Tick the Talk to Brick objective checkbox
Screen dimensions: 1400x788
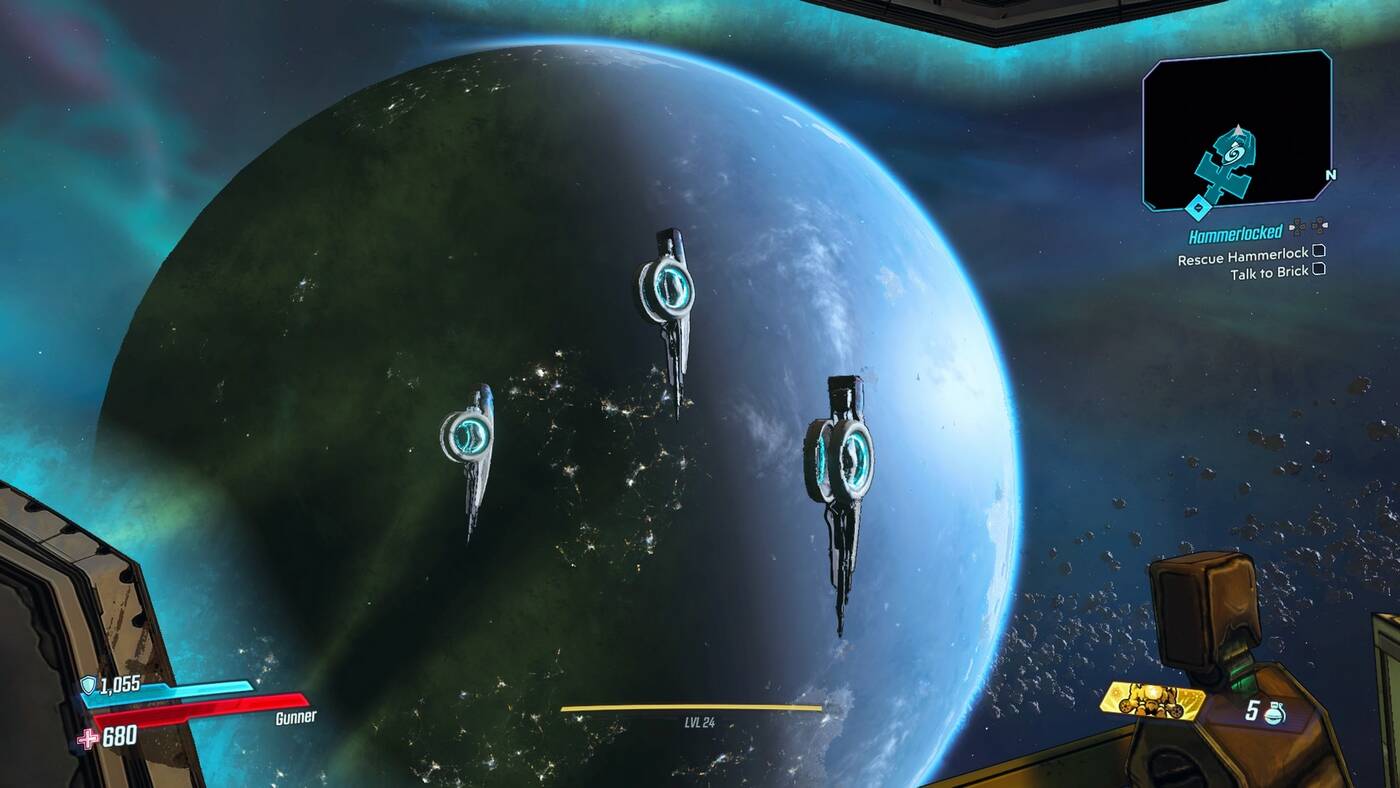[1319, 268]
